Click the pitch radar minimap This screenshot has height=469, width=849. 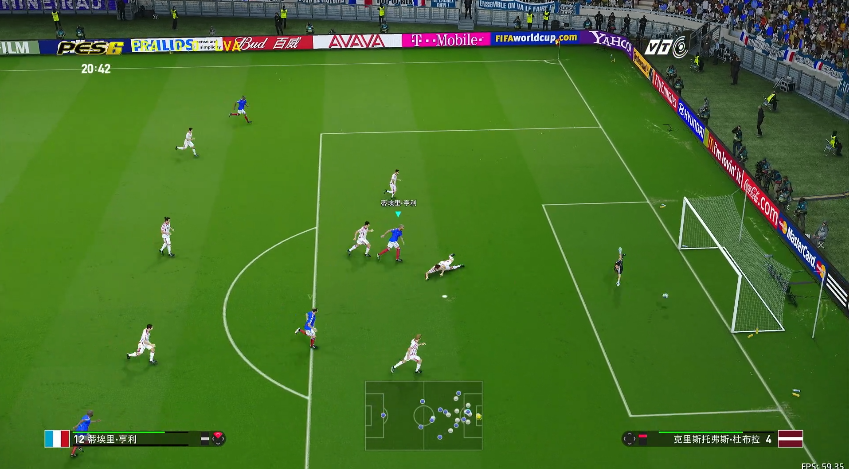[424, 415]
